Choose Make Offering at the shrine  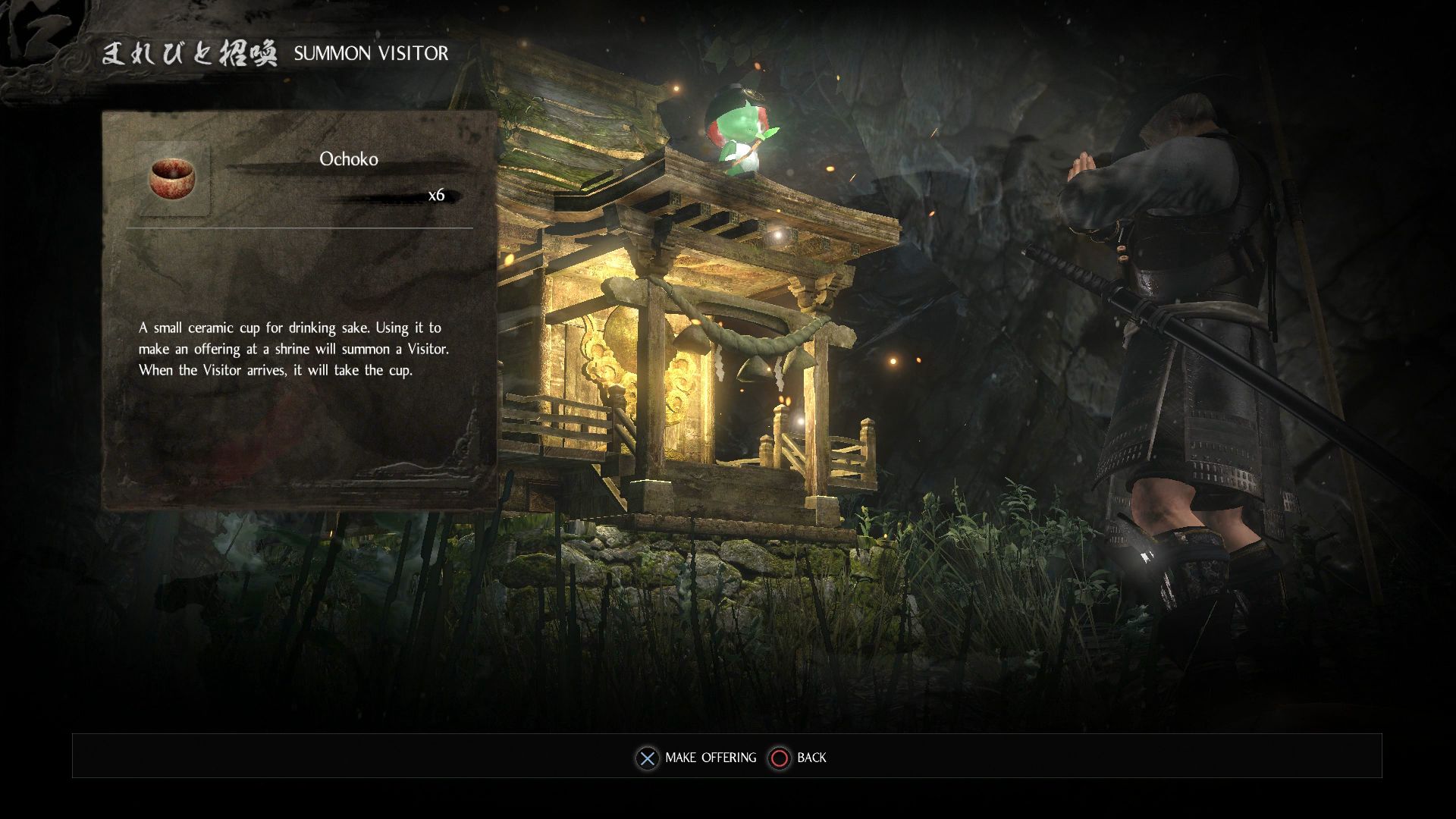coord(697,758)
